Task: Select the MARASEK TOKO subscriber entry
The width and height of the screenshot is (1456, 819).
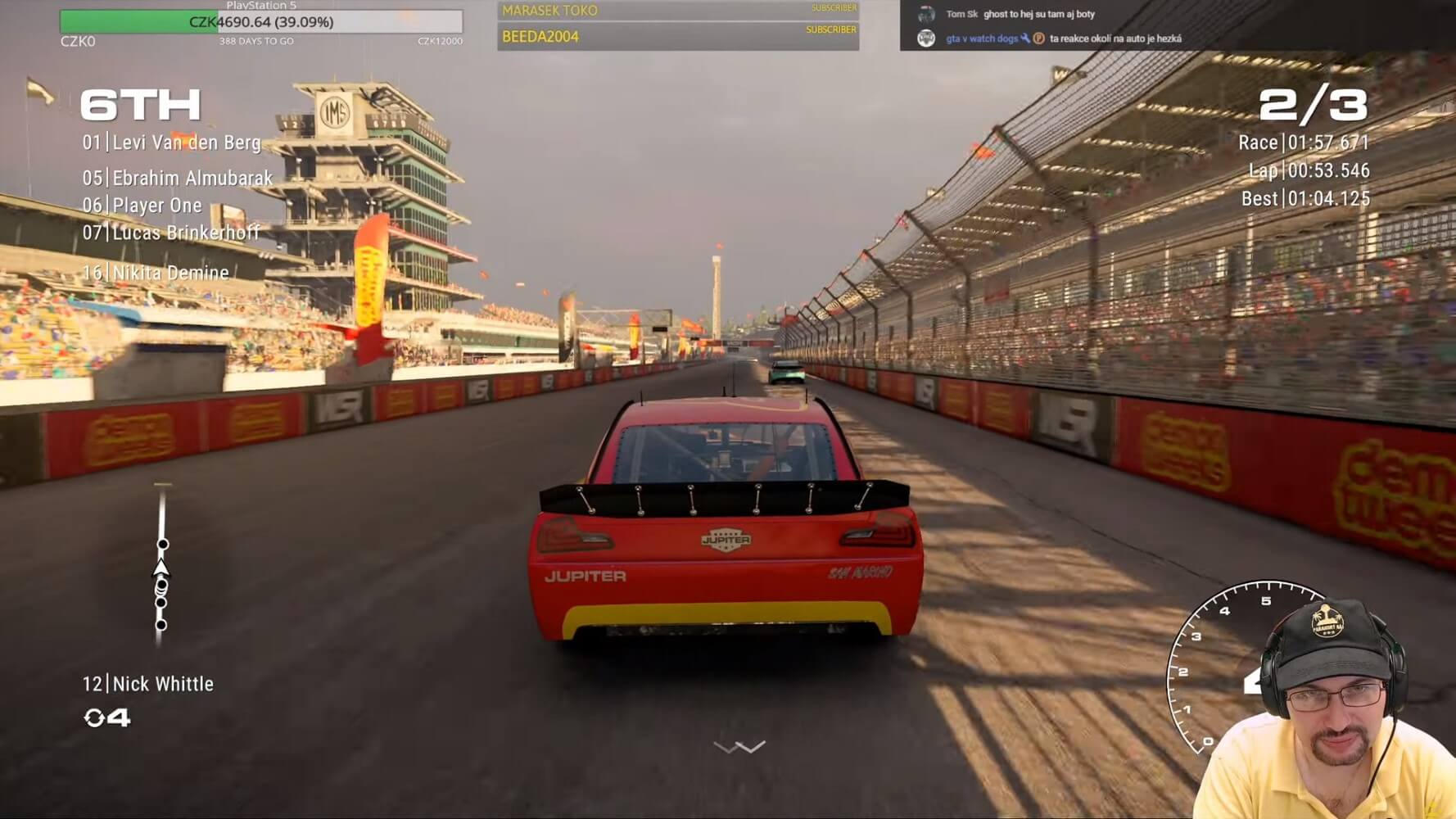Action: point(677,11)
